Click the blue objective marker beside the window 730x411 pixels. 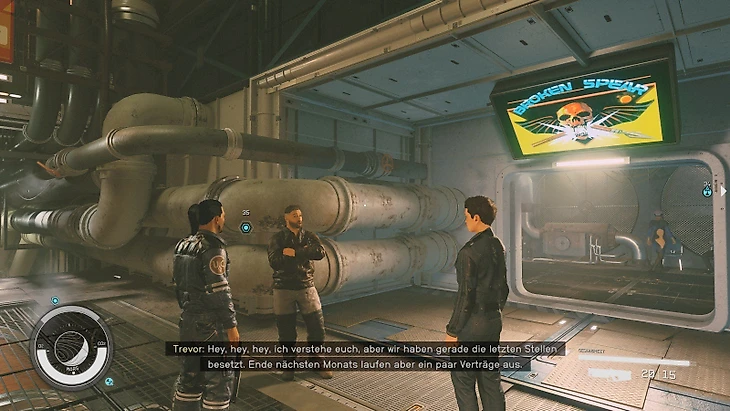[707, 189]
